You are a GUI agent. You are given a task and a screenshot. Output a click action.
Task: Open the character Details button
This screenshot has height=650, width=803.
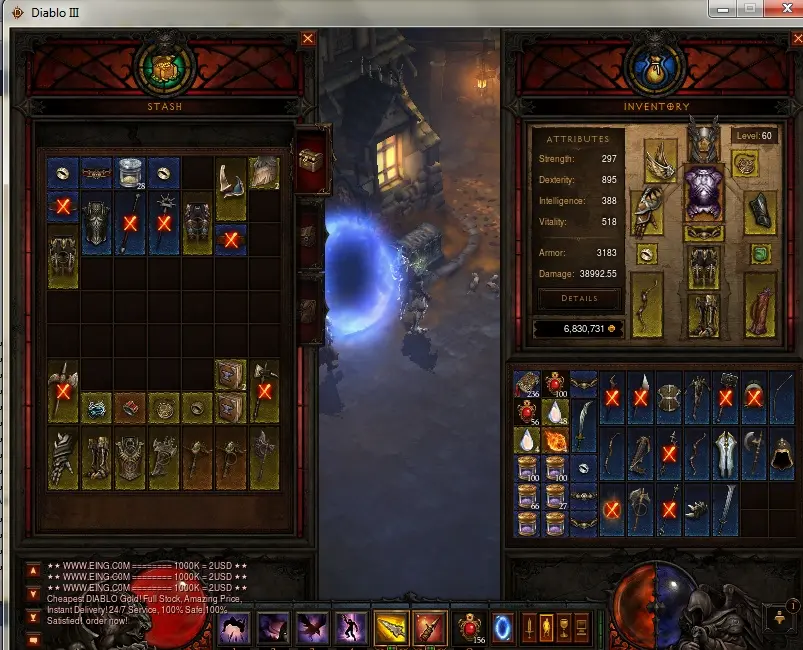(x=579, y=298)
